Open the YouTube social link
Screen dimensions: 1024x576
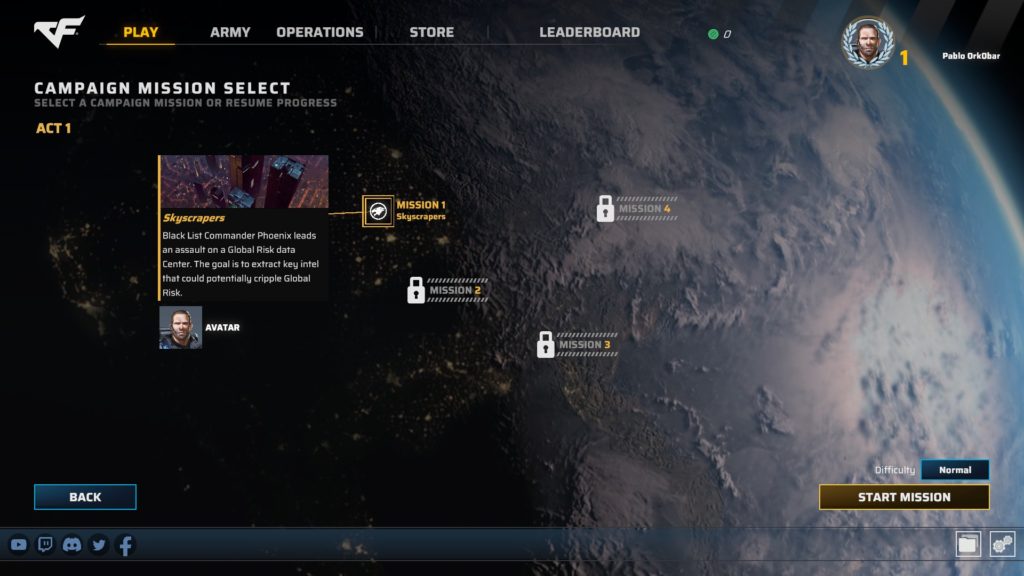tap(19, 545)
